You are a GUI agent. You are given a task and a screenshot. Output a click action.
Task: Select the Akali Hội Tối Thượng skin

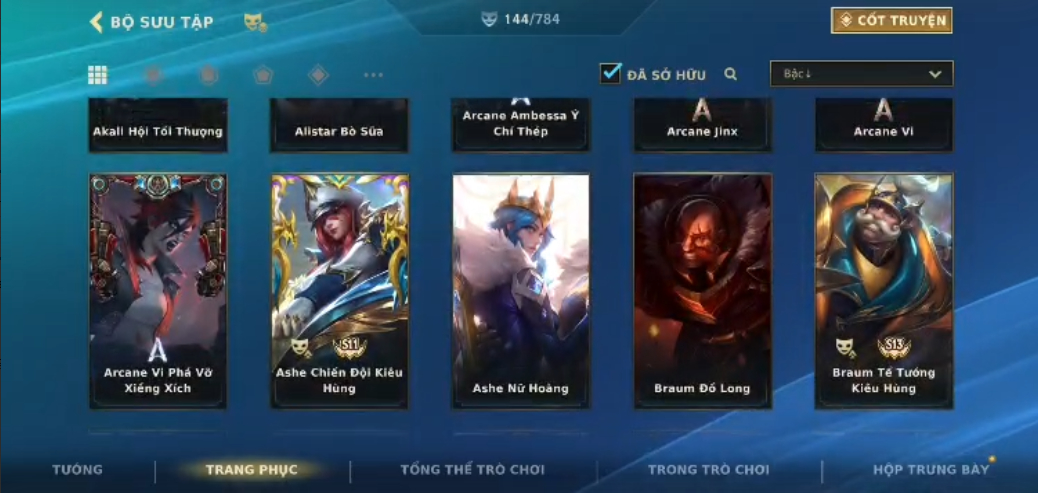click(x=158, y=126)
